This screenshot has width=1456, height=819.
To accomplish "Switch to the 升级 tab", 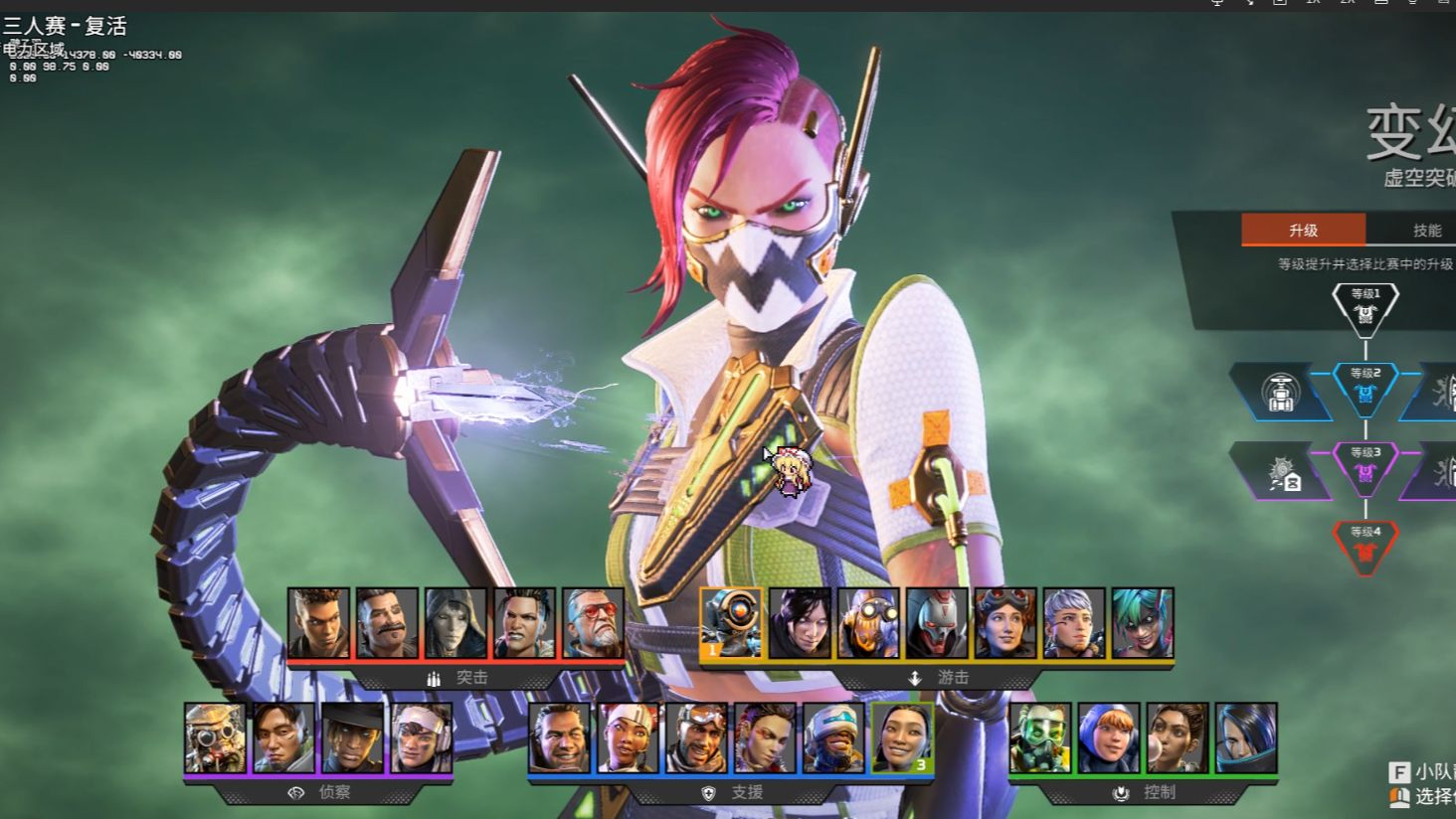I will pyautogui.click(x=1303, y=231).
